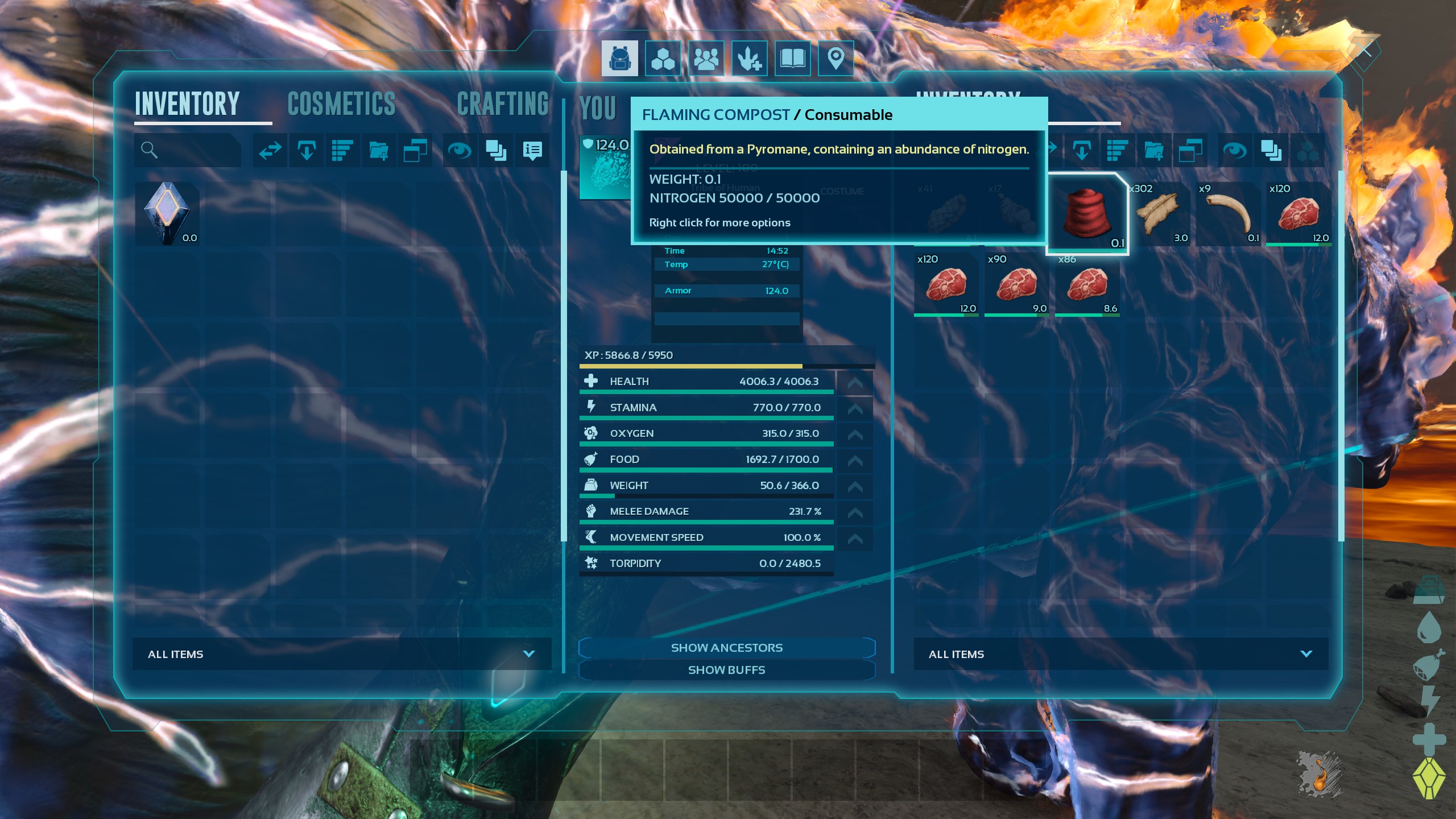1456x819 pixels.
Task: Click Show Ancestors button
Action: [727, 648]
